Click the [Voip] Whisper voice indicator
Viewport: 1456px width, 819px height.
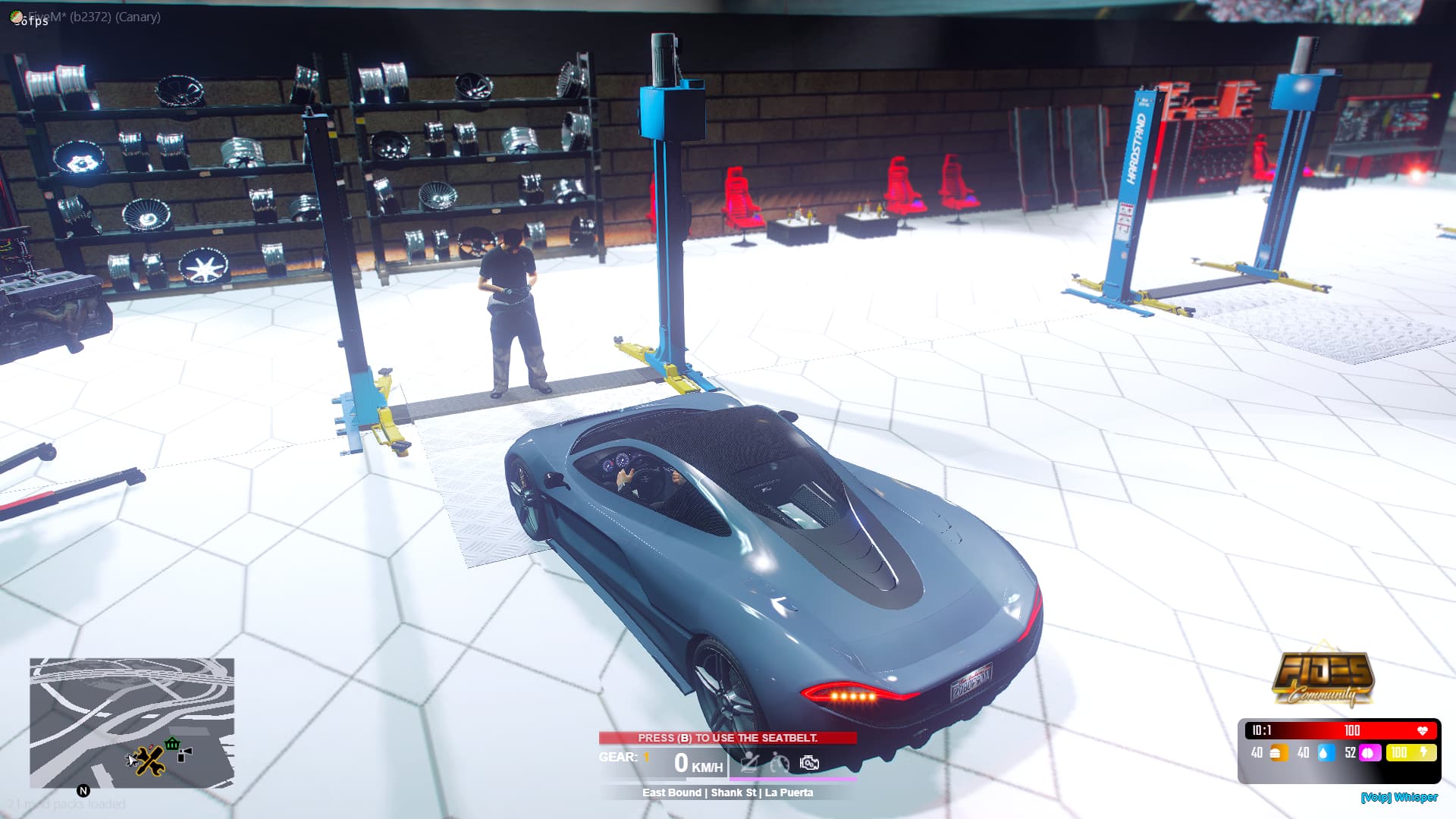tap(1401, 798)
